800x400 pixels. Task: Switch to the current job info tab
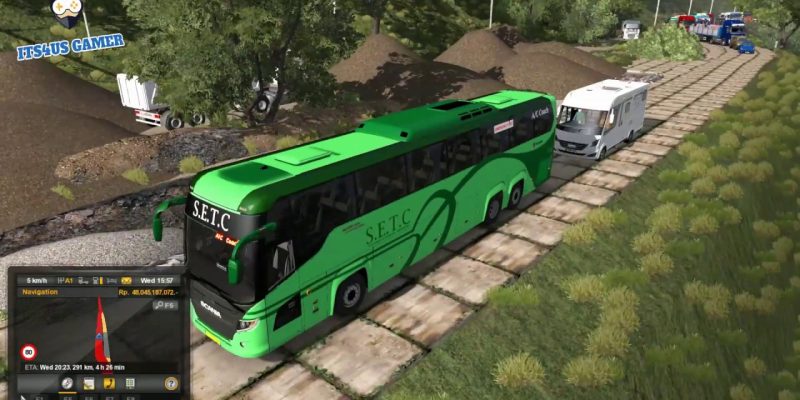coord(88,383)
